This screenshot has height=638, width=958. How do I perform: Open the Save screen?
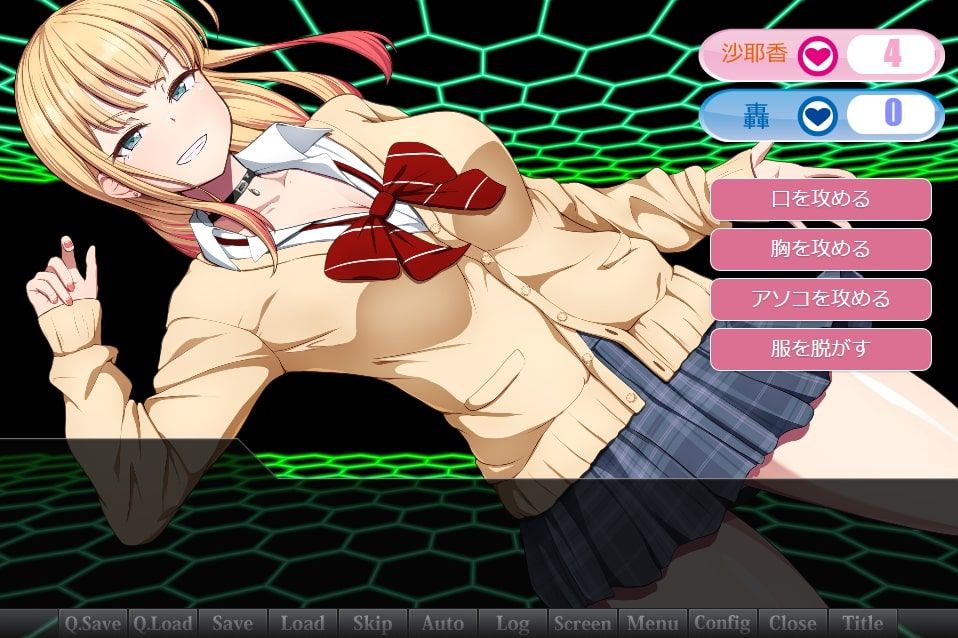click(233, 623)
